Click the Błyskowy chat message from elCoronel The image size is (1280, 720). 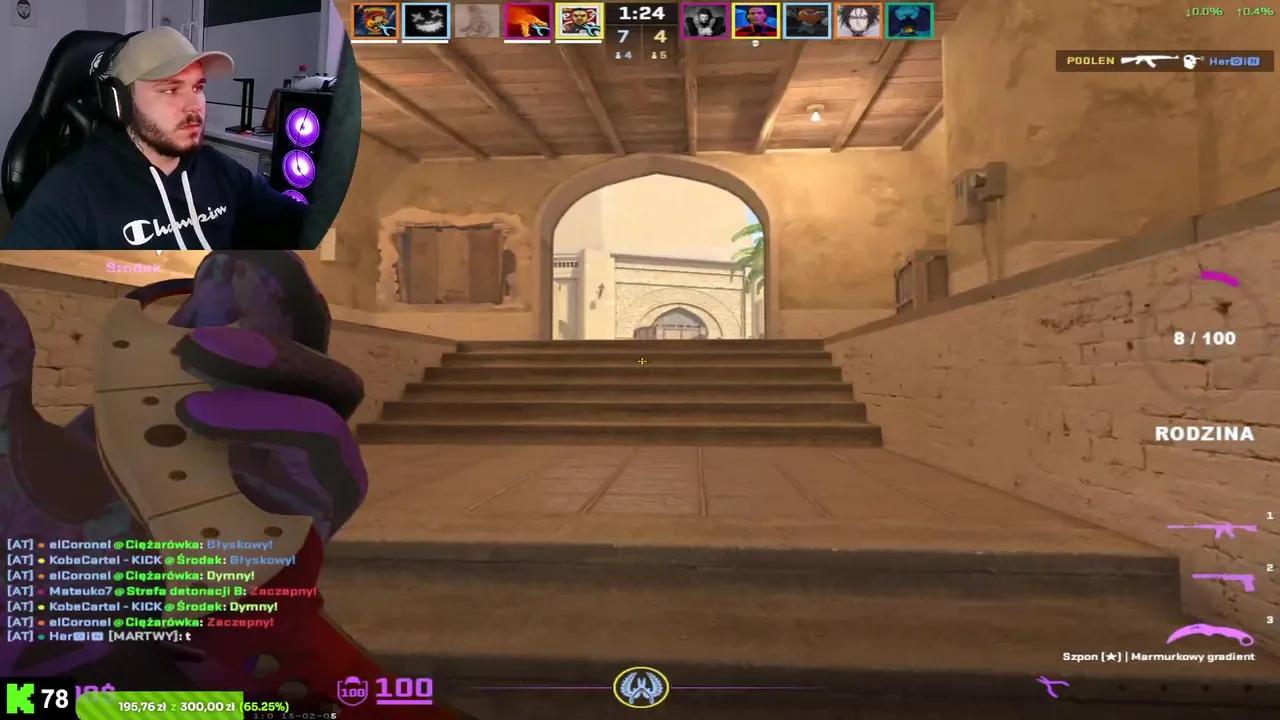[x=140, y=544]
